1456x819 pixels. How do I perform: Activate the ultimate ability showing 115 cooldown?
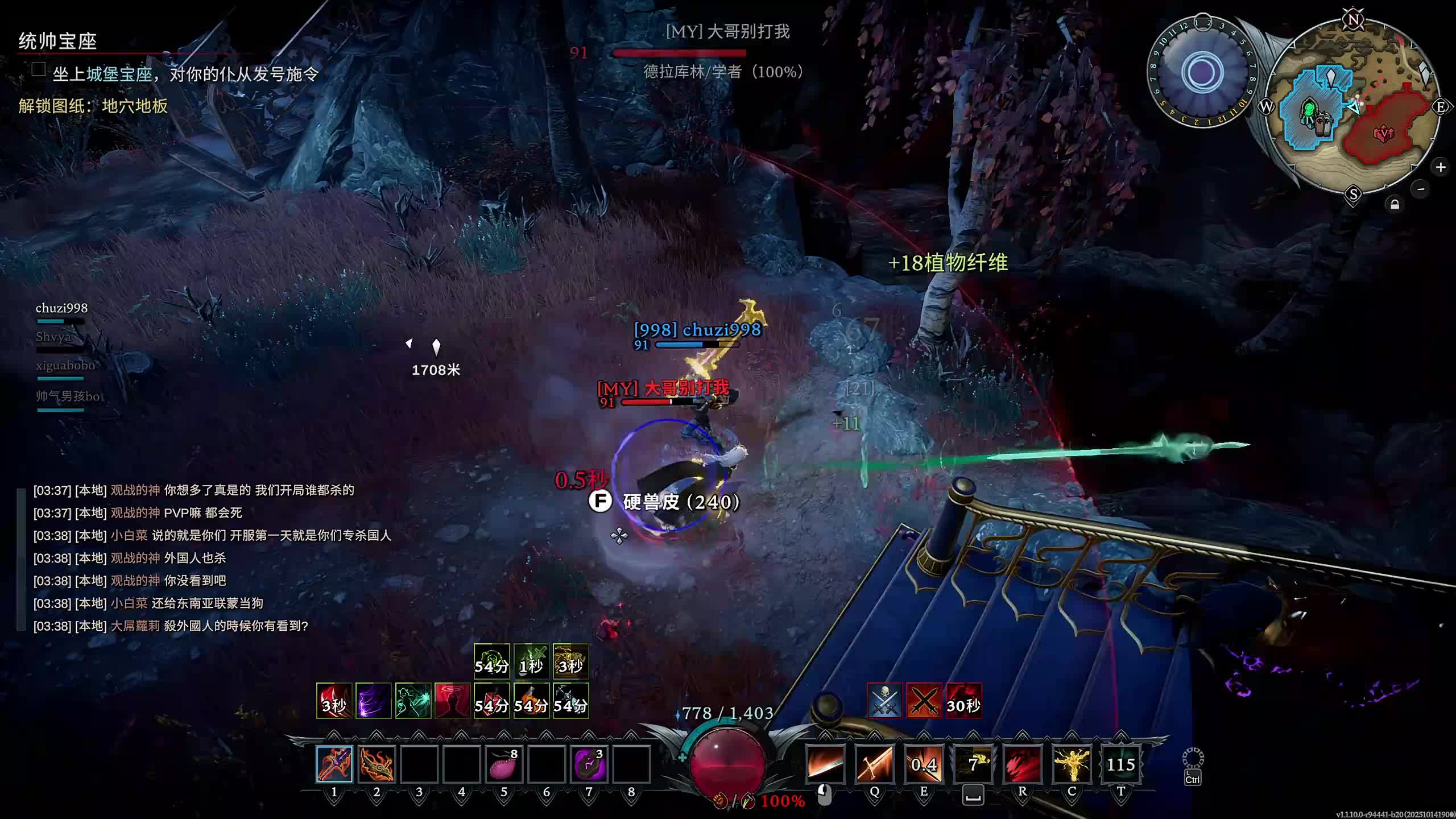point(1120,764)
